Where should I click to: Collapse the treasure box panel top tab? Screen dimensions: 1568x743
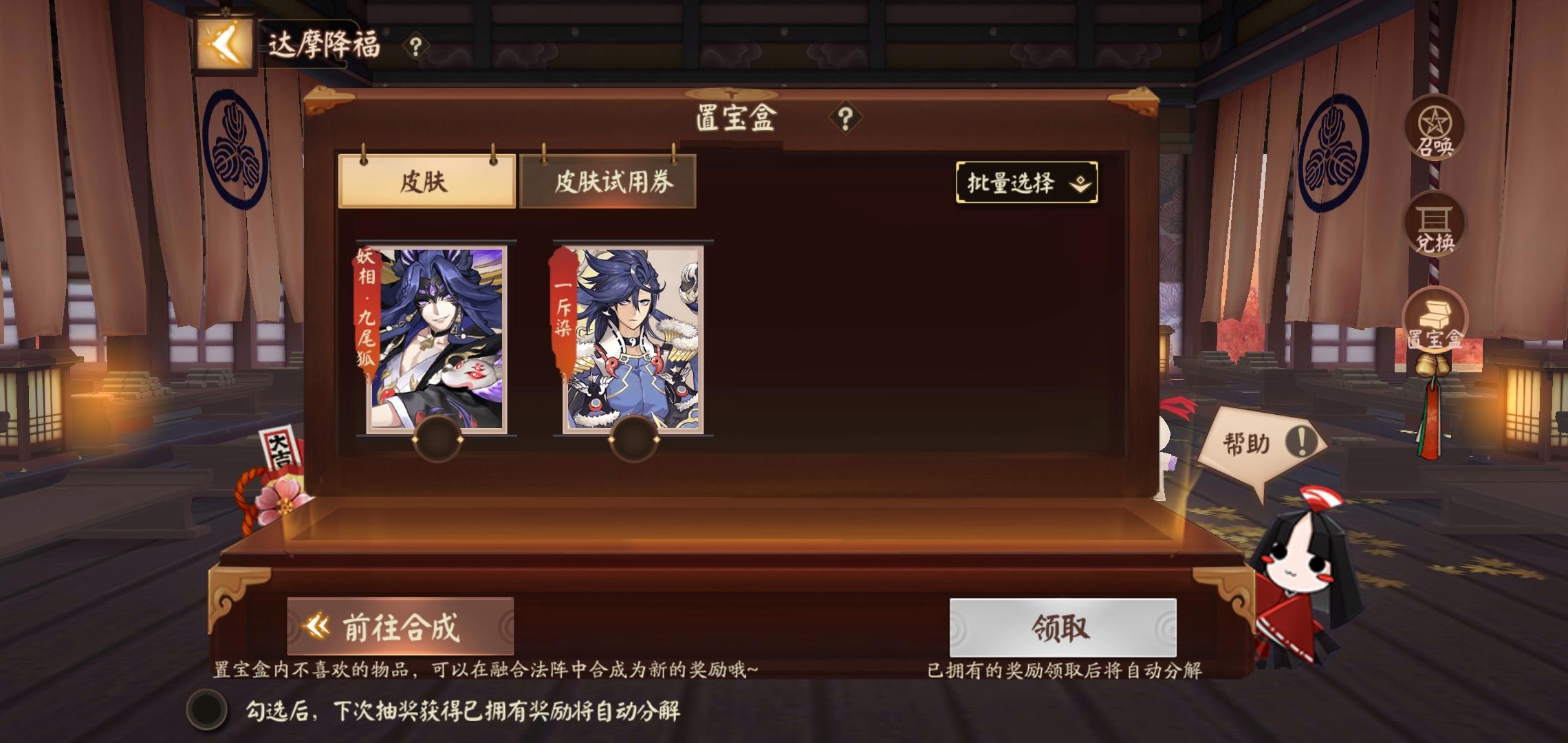[x=733, y=93]
